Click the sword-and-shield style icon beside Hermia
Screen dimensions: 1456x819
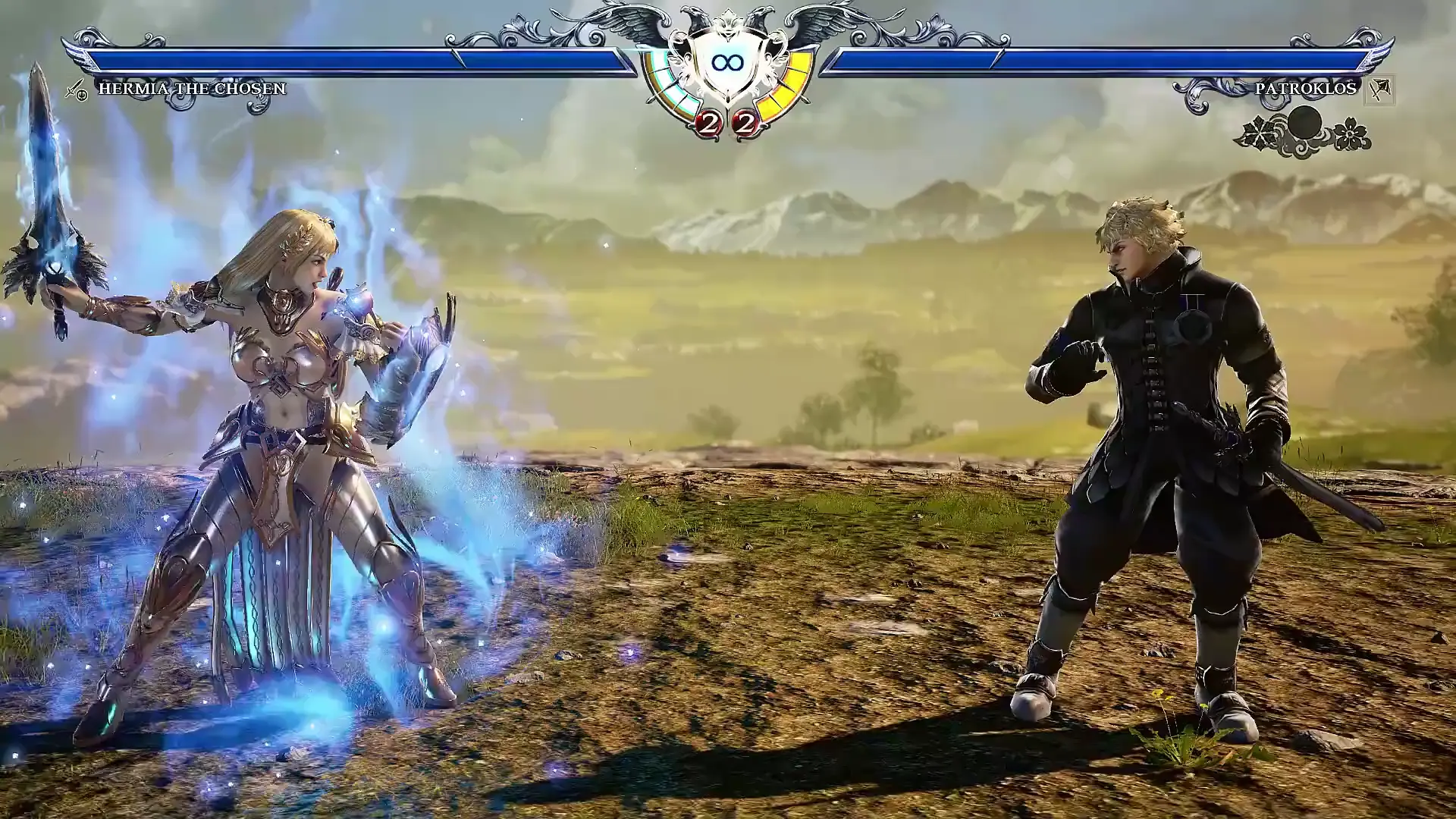(76, 90)
